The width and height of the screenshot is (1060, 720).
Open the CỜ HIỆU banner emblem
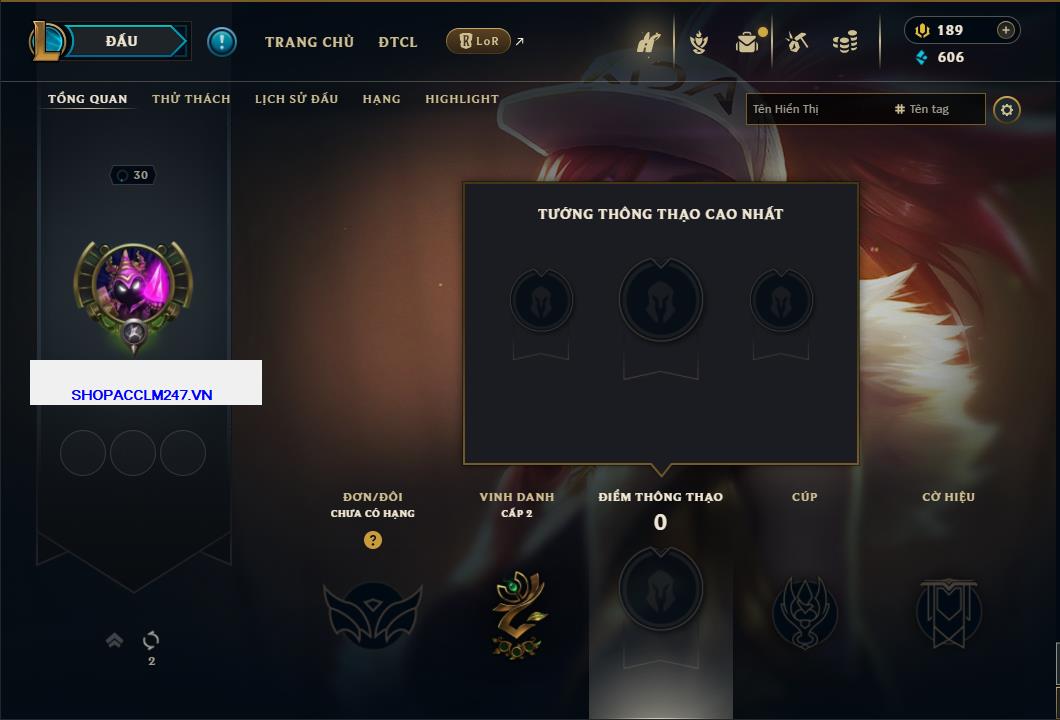coord(948,613)
